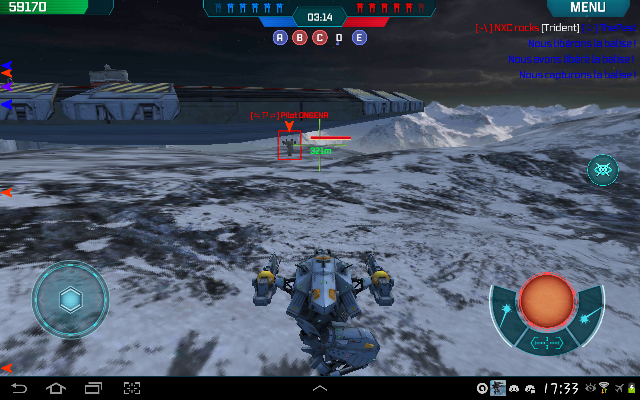Screen dimensions: 640x400
Task: Activate the bottom weapon segment with the reticle icon
Action: [546, 343]
